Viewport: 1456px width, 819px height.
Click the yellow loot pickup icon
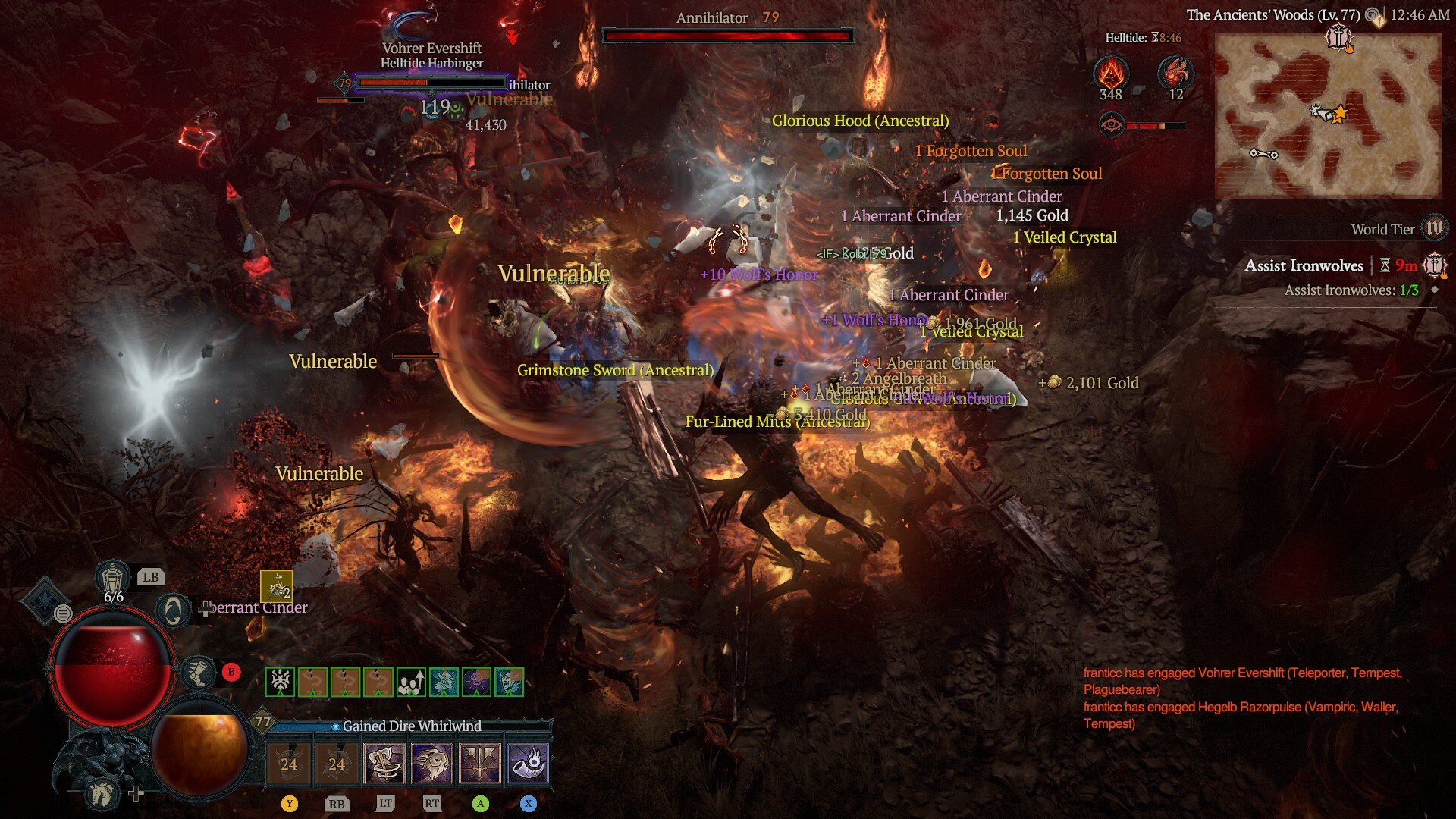[276, 586]
